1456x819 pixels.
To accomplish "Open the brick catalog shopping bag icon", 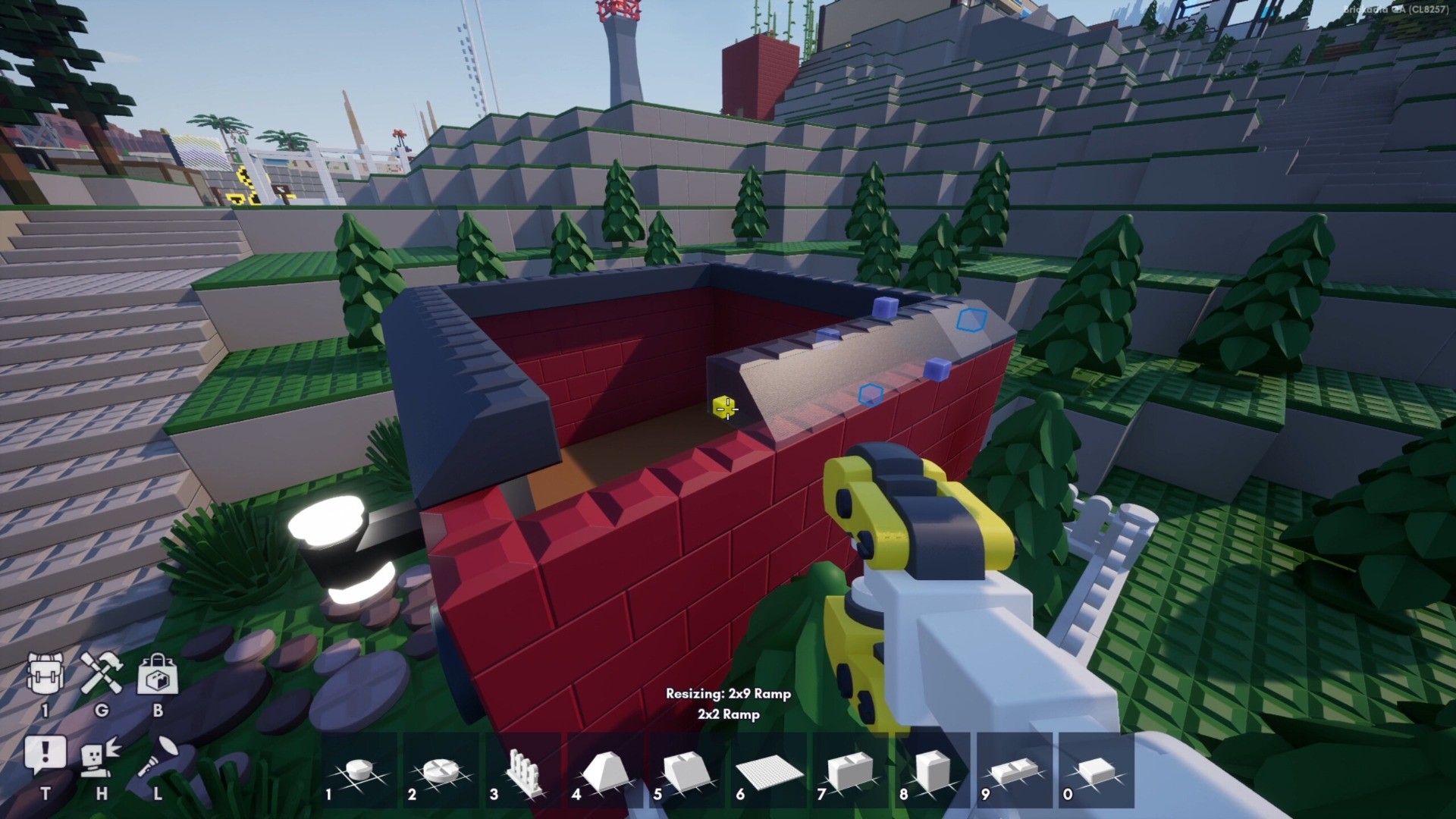I will pos(158,674).
